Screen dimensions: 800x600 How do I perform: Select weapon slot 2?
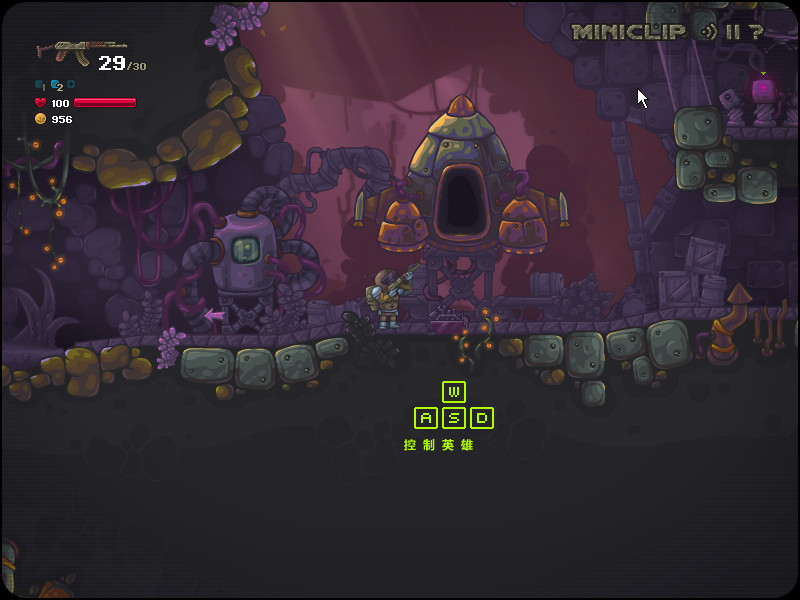click(56, 86)
